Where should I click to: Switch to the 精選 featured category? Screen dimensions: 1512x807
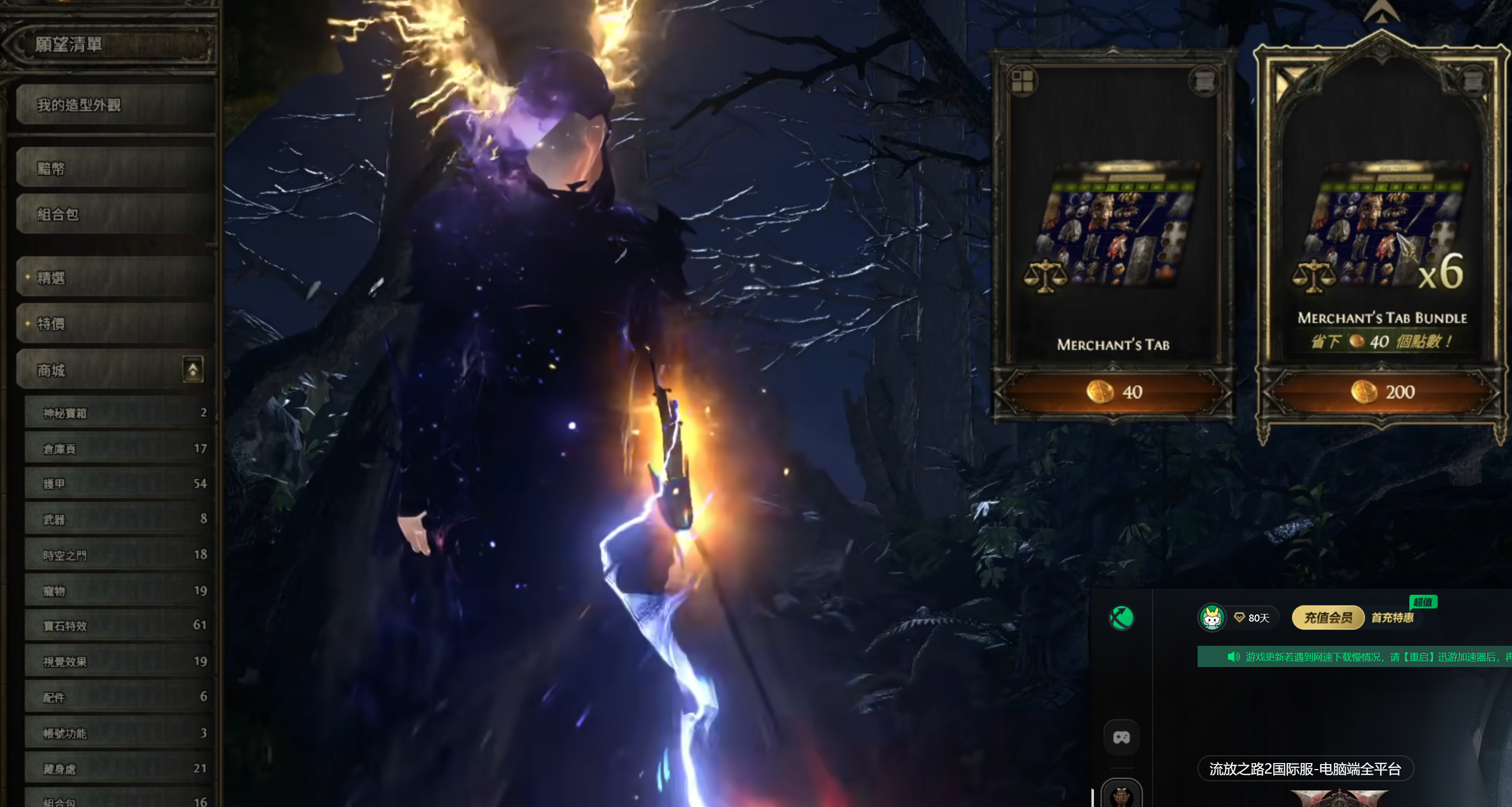tap(114, 277)
